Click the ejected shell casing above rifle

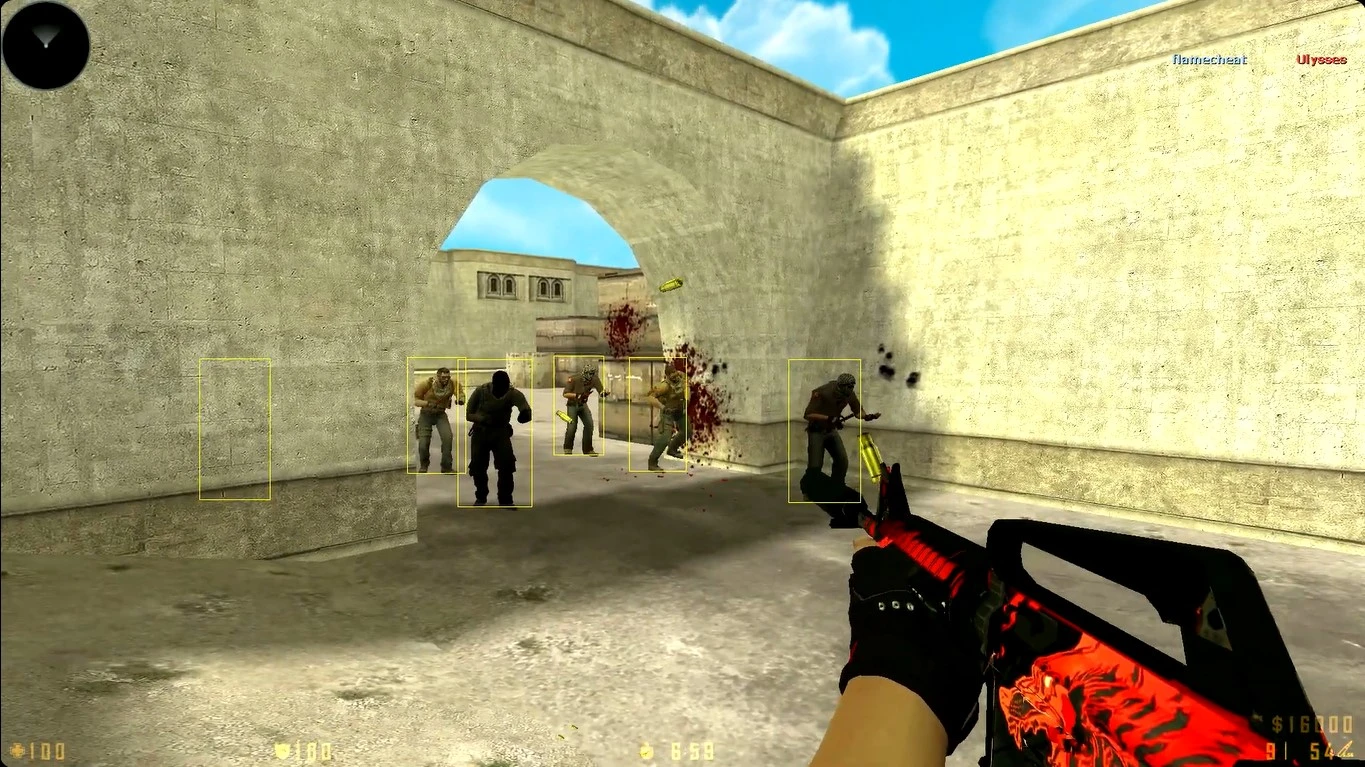672,283
